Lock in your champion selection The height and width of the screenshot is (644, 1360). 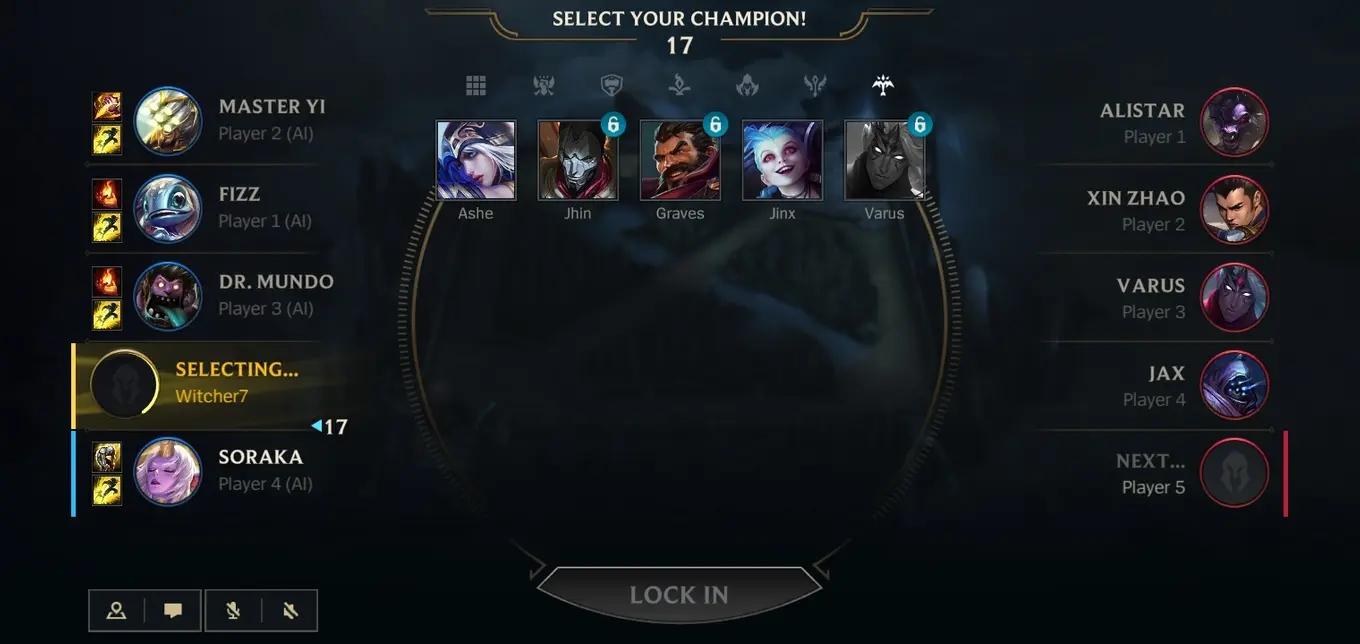tap(679, 595)
